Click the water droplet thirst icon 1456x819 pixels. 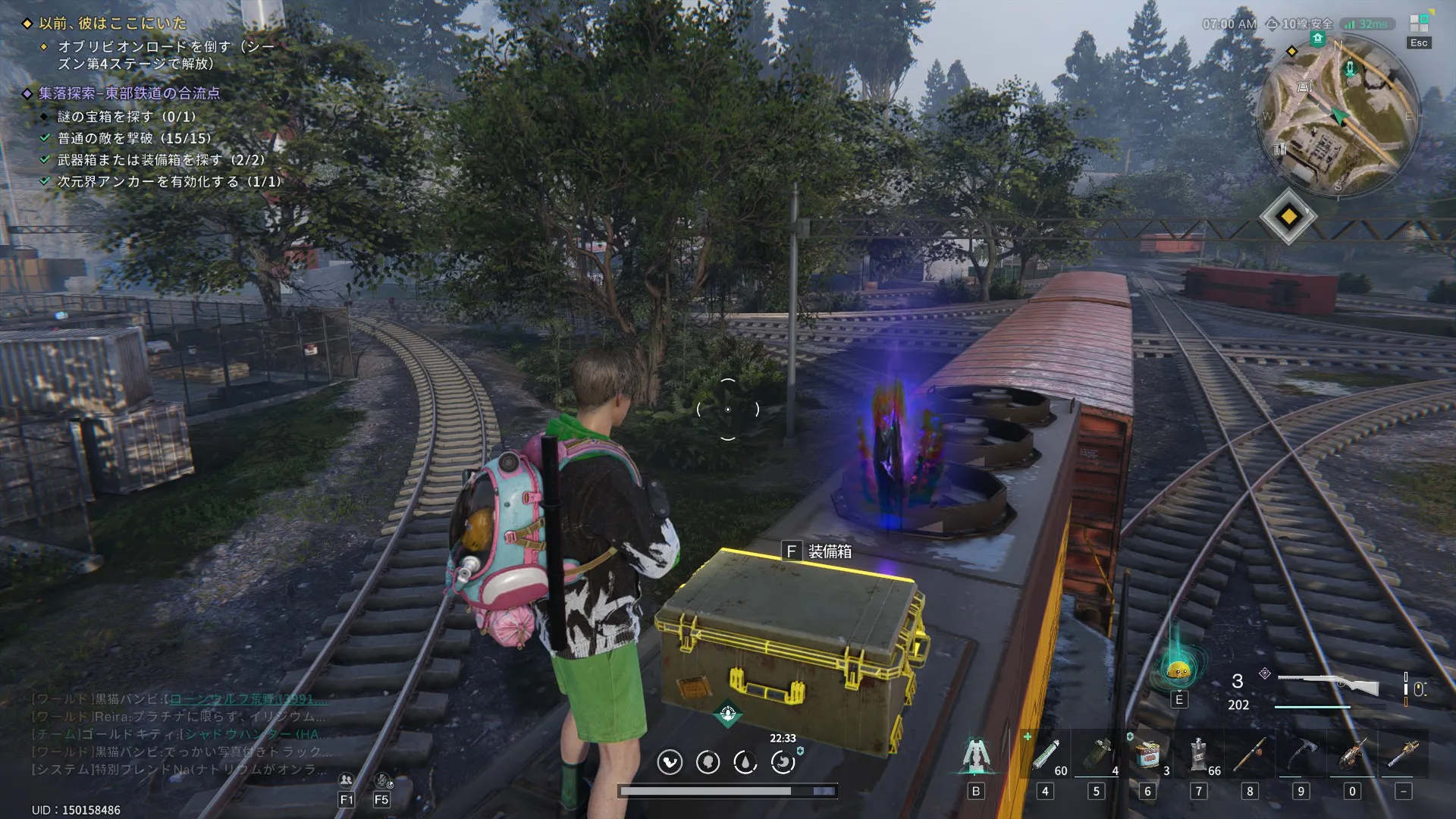click(745, 762)
